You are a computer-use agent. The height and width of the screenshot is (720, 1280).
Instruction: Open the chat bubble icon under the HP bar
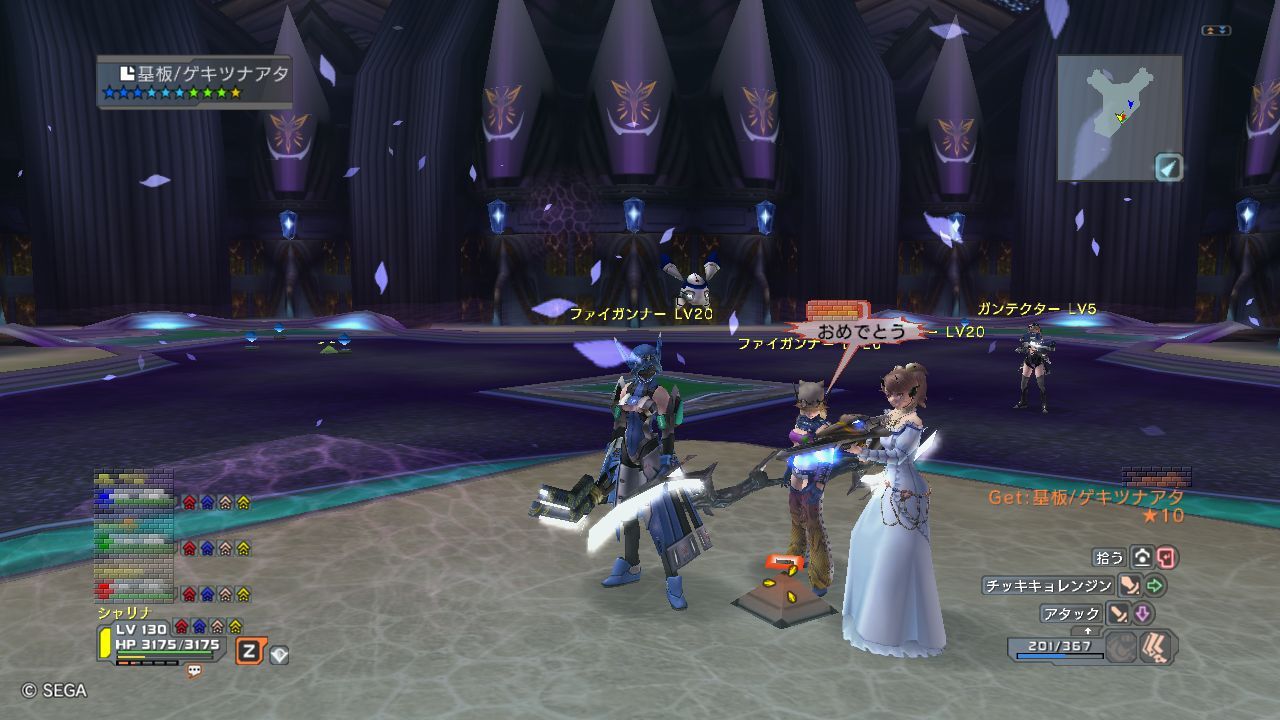point(194,671)
